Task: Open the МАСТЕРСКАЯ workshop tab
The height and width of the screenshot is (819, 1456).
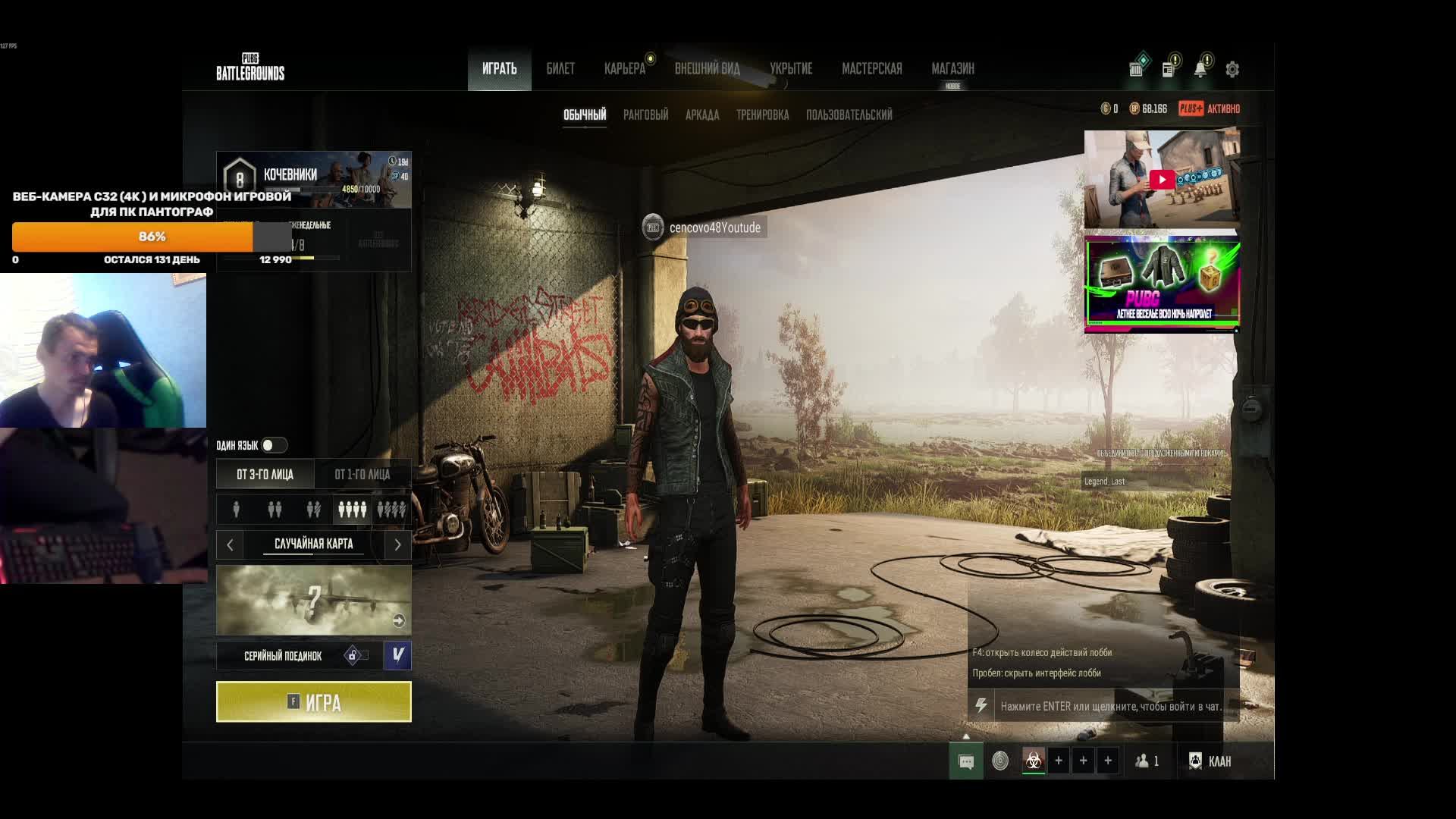Action: (x=871, y=69)
